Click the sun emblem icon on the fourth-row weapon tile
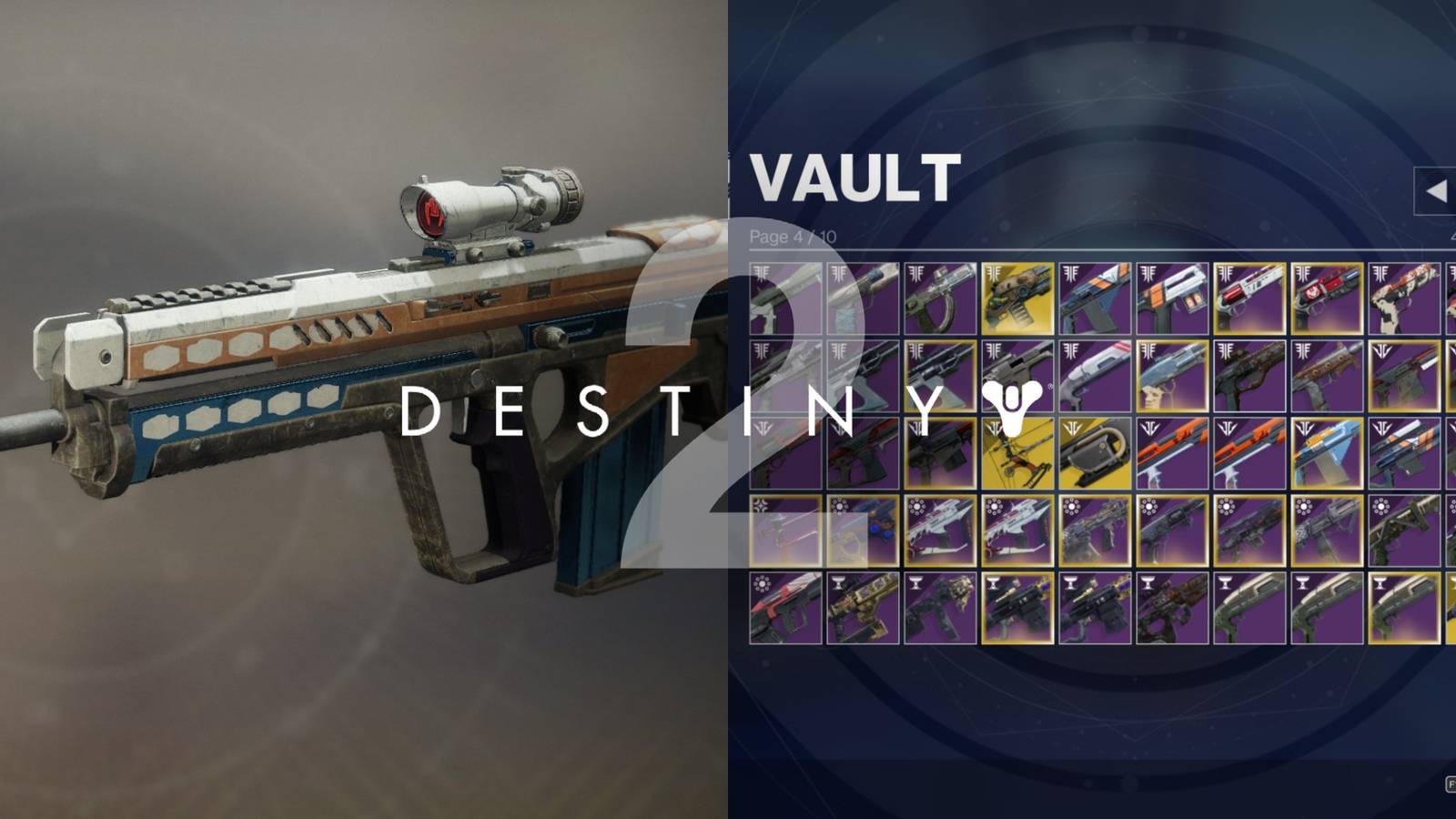Viewport: 1456px width, 819px height. click(x=916, y=507)
